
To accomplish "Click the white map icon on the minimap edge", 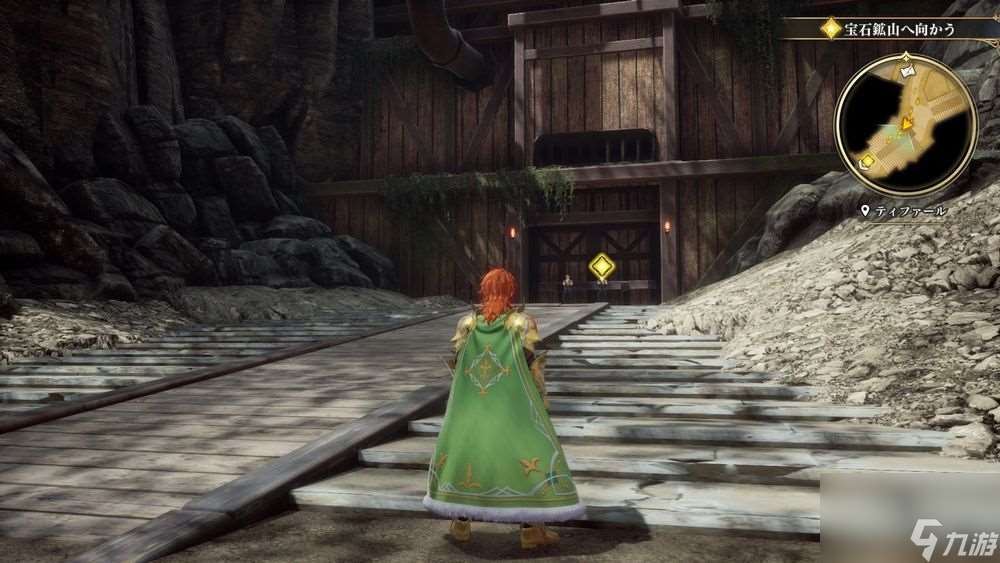I will pos(907,71).
